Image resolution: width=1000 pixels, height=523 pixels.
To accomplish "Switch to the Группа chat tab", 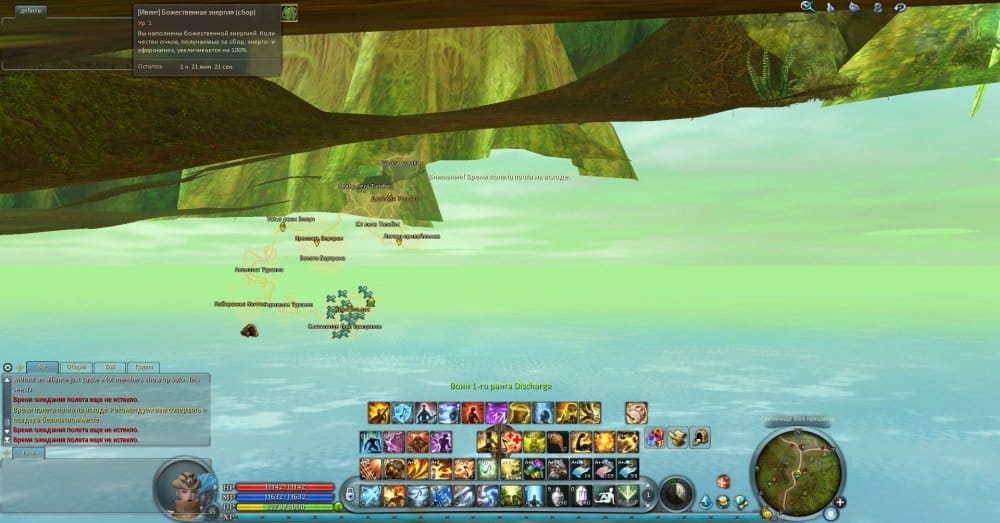I will [144, 367].
